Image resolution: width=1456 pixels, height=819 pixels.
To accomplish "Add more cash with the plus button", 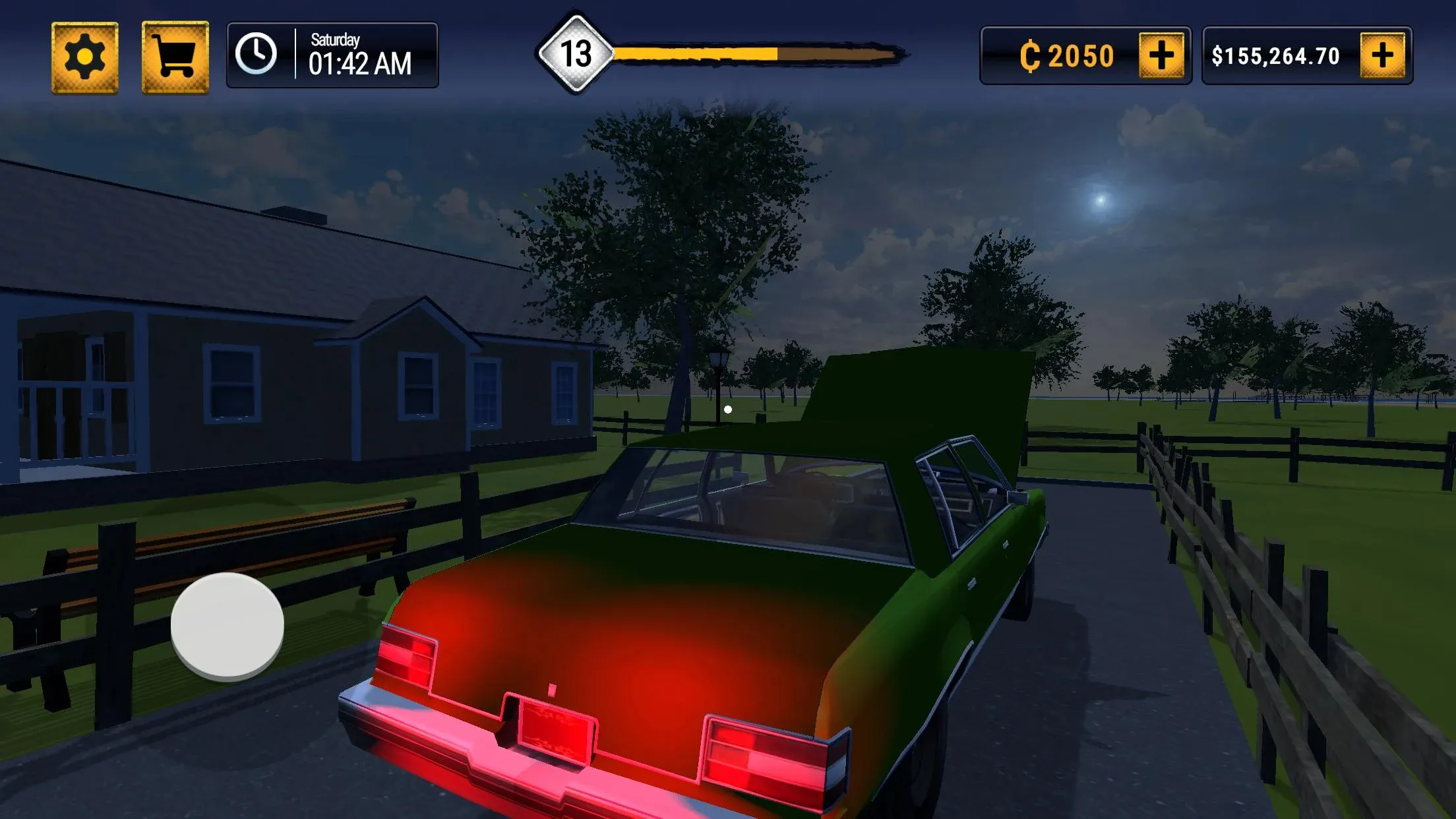I will pyautogui.click(x=1382, y=55).
